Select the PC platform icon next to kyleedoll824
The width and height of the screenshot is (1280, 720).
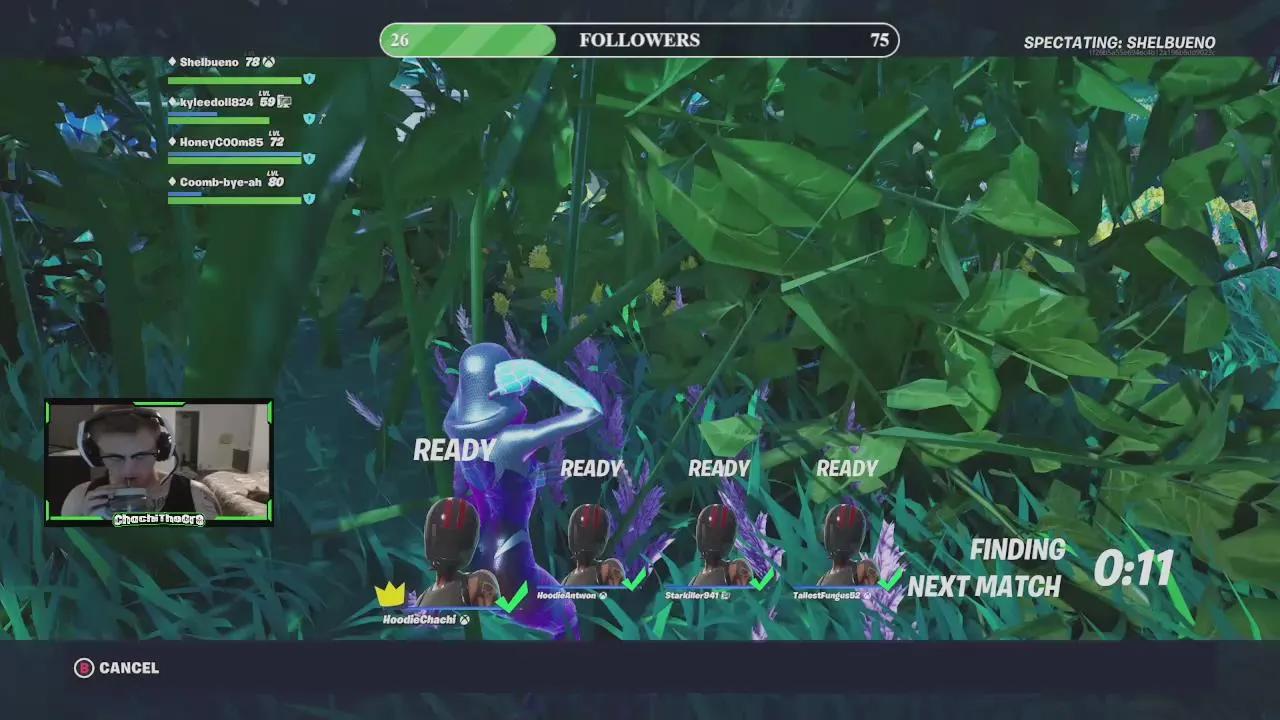click(x=284, y=103)
